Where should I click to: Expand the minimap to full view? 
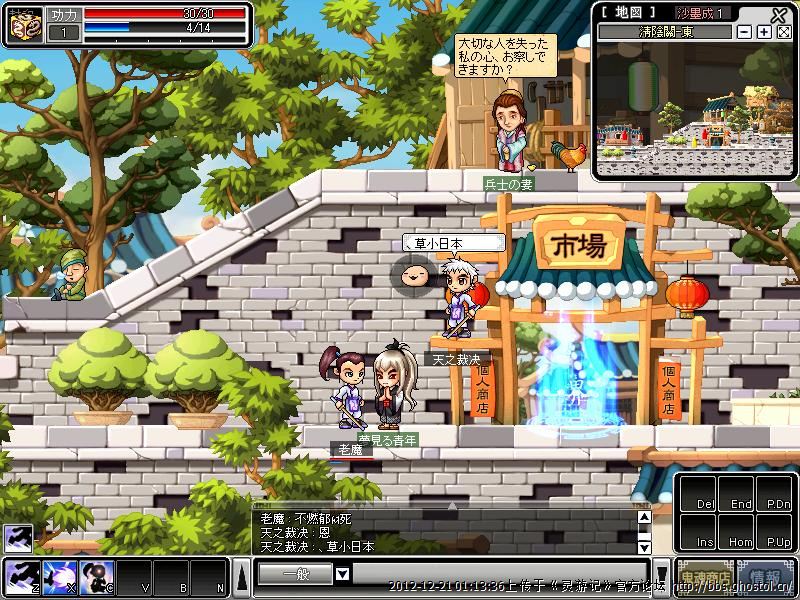(783, 32)
